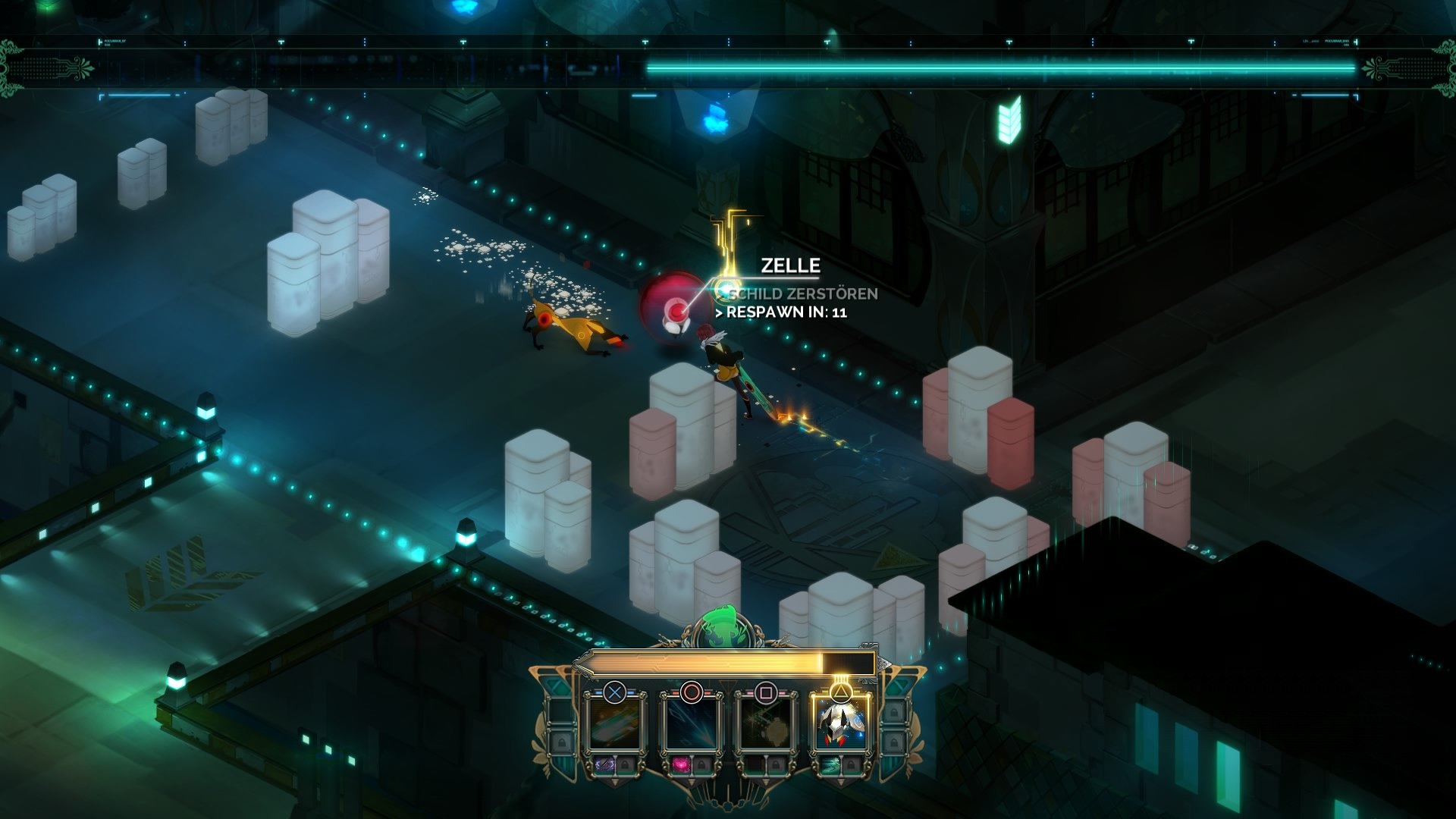1456x819 pixels.
Task: Expand the arrow beneath the Triangle ability frame
Action: (x=839, y=783)
